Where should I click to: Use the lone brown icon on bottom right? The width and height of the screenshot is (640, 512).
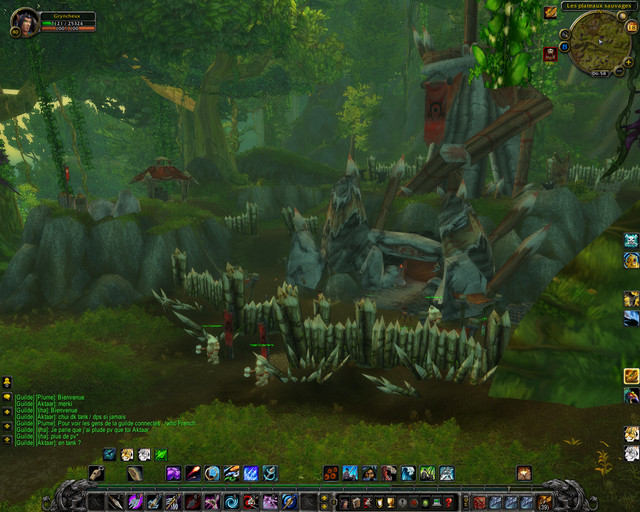pos(524,473)
